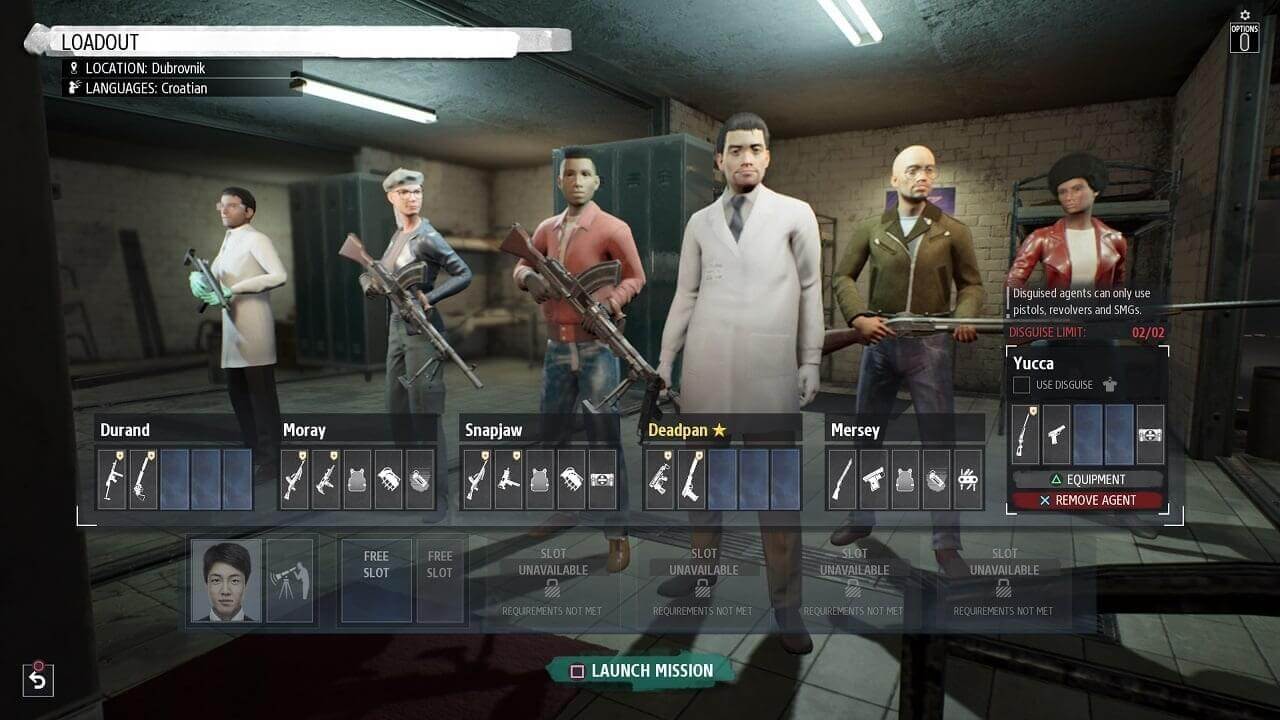Viewport: 1280px width, 720px height.
Task: Select Mersey's multi-tool knife slot
Action: pyautogui.click(x=967, y=479)
